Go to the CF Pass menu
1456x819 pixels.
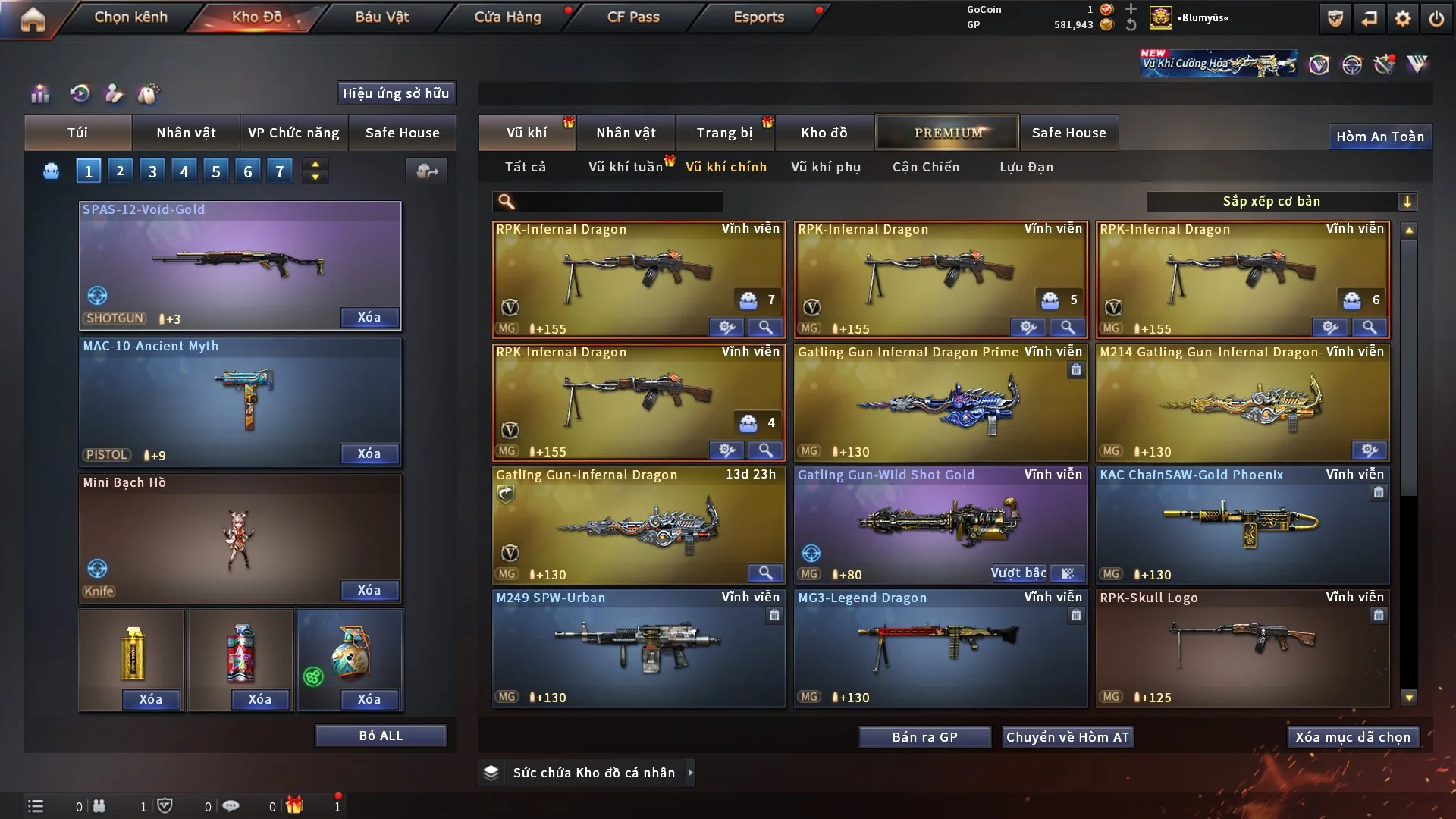pyautogui.click(x=633, y=17)
